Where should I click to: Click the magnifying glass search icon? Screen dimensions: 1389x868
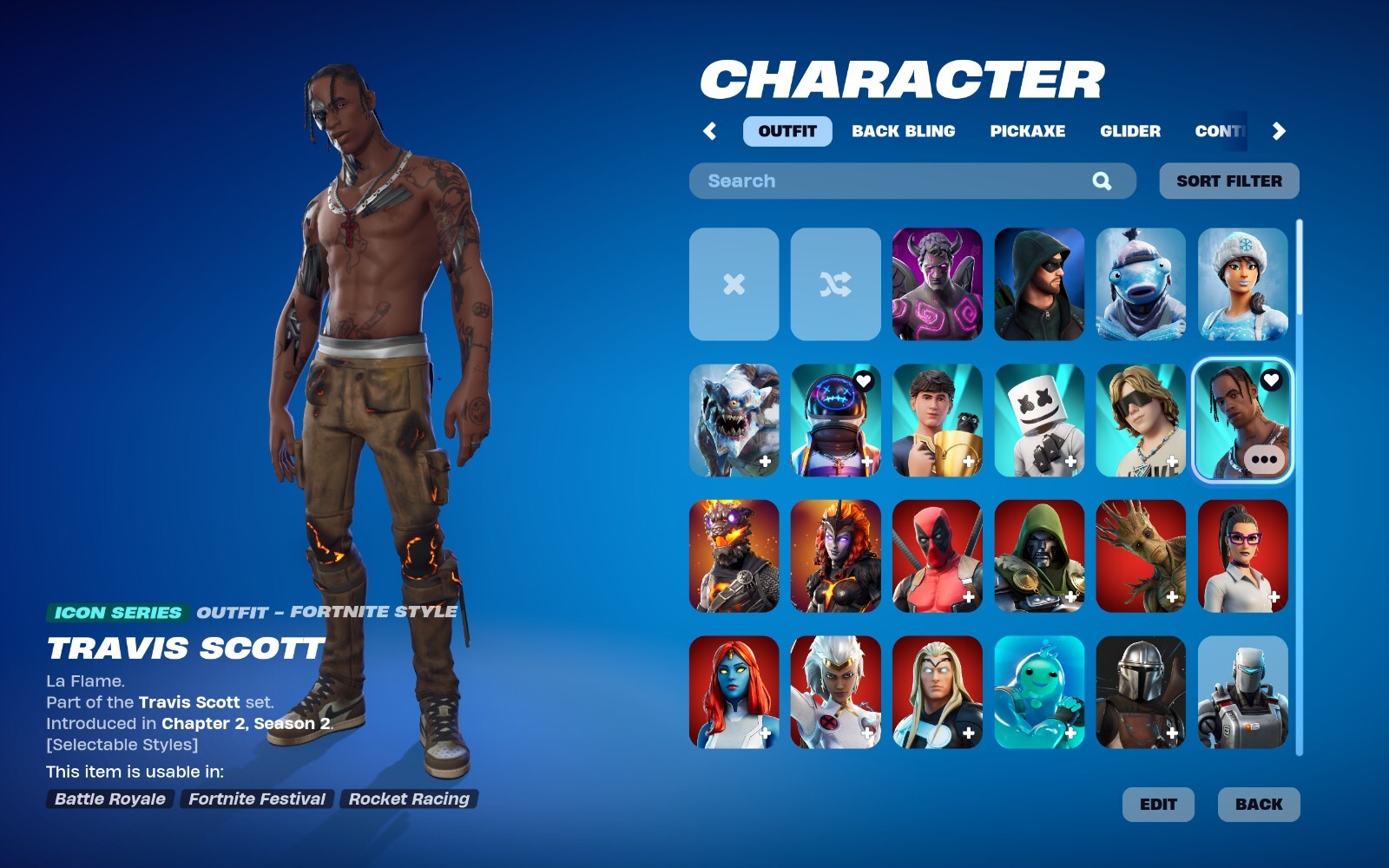click(1101, 181)
